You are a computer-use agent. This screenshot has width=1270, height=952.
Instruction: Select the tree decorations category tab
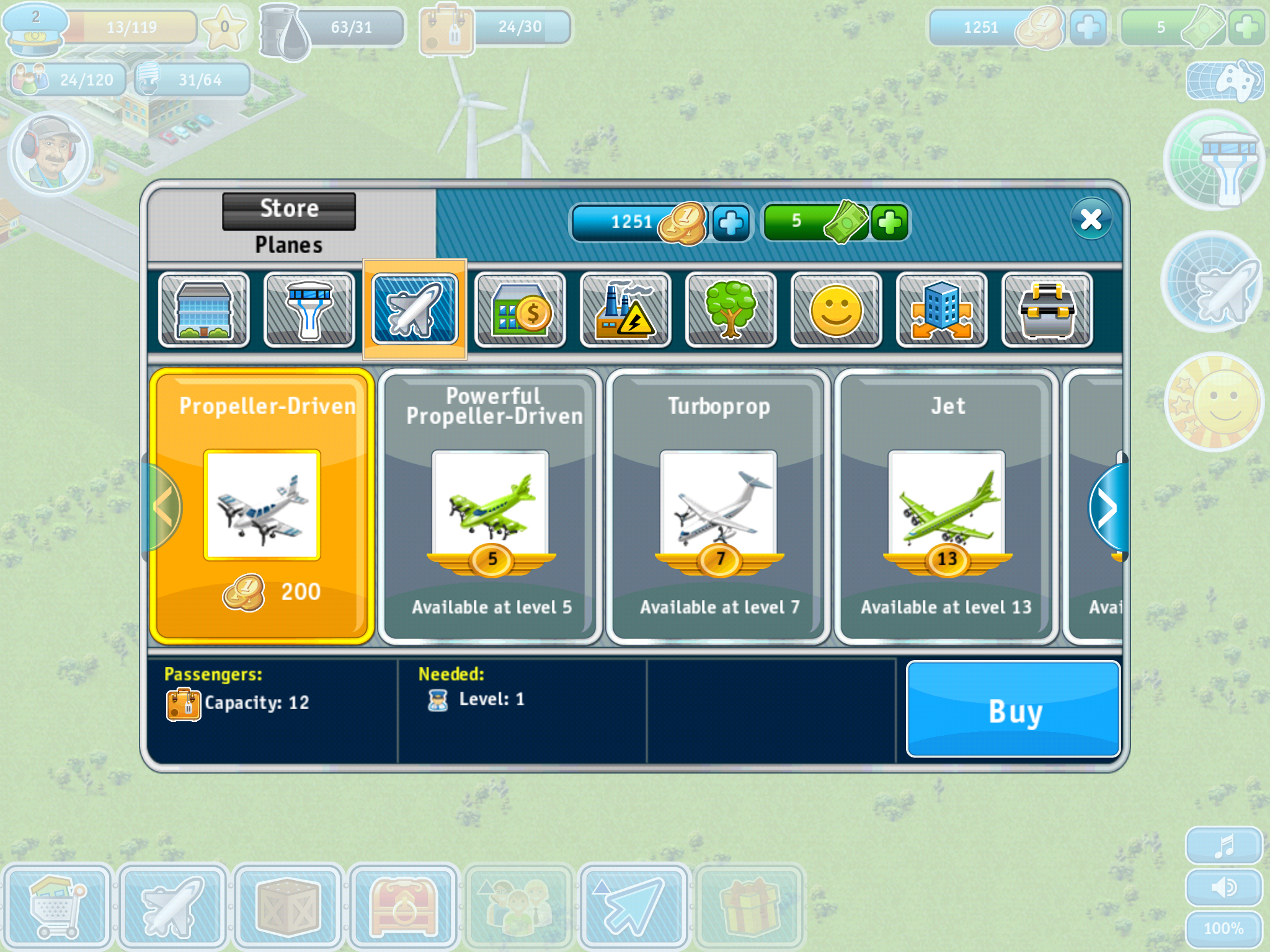coord(731,310)
